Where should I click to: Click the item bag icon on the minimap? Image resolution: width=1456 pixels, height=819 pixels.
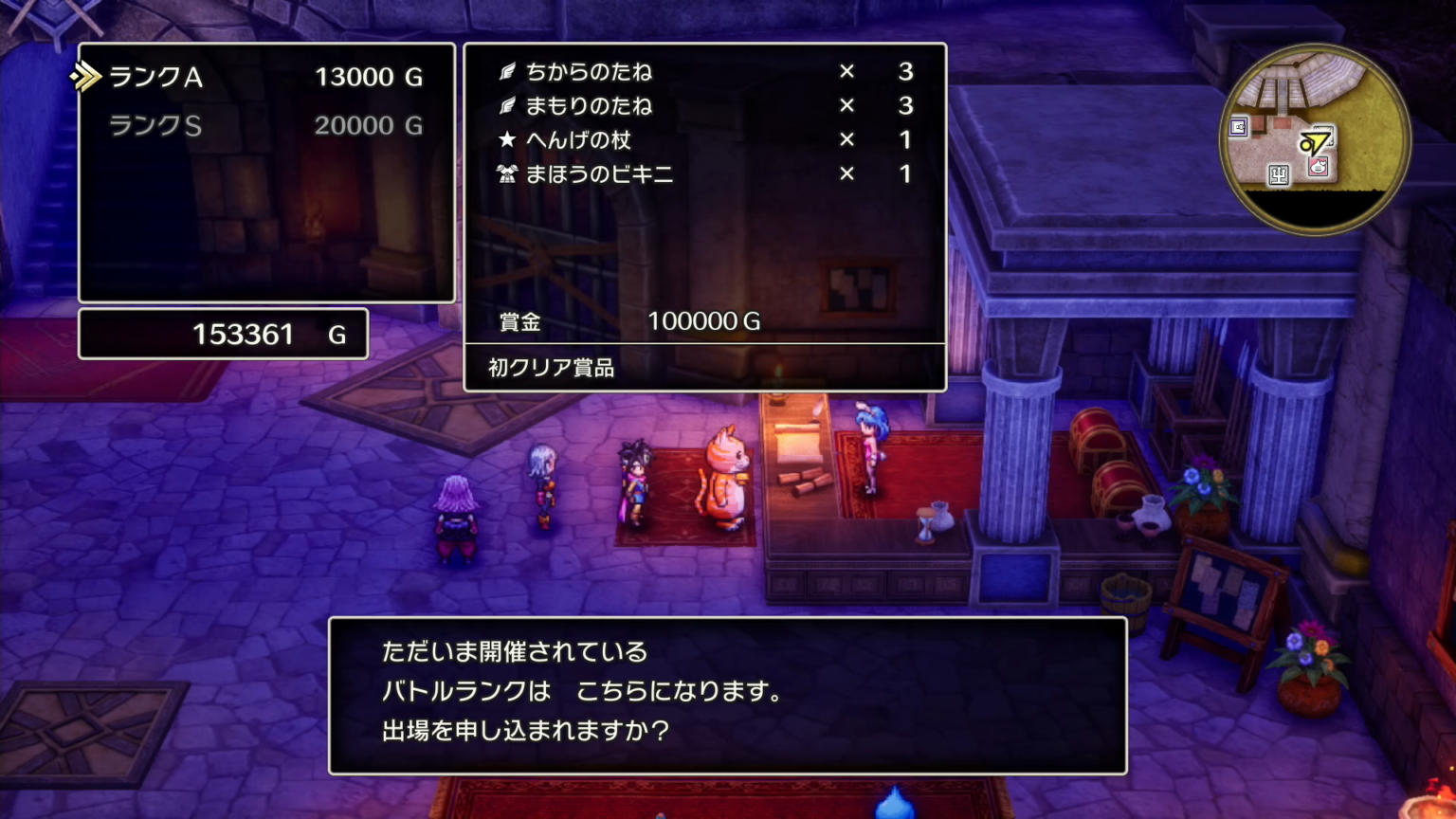(x=1239, y=127)
